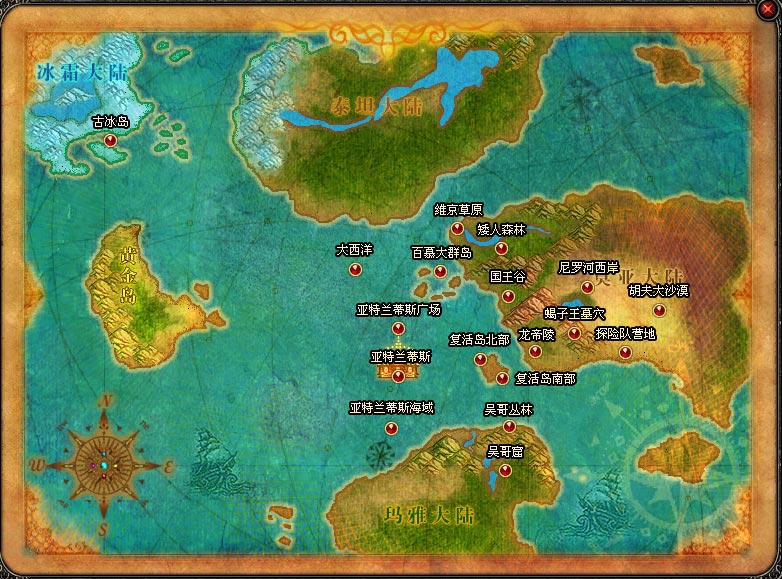Pick the 探险队营地 map marker
The image size is (782, 579).
[625, 352]
